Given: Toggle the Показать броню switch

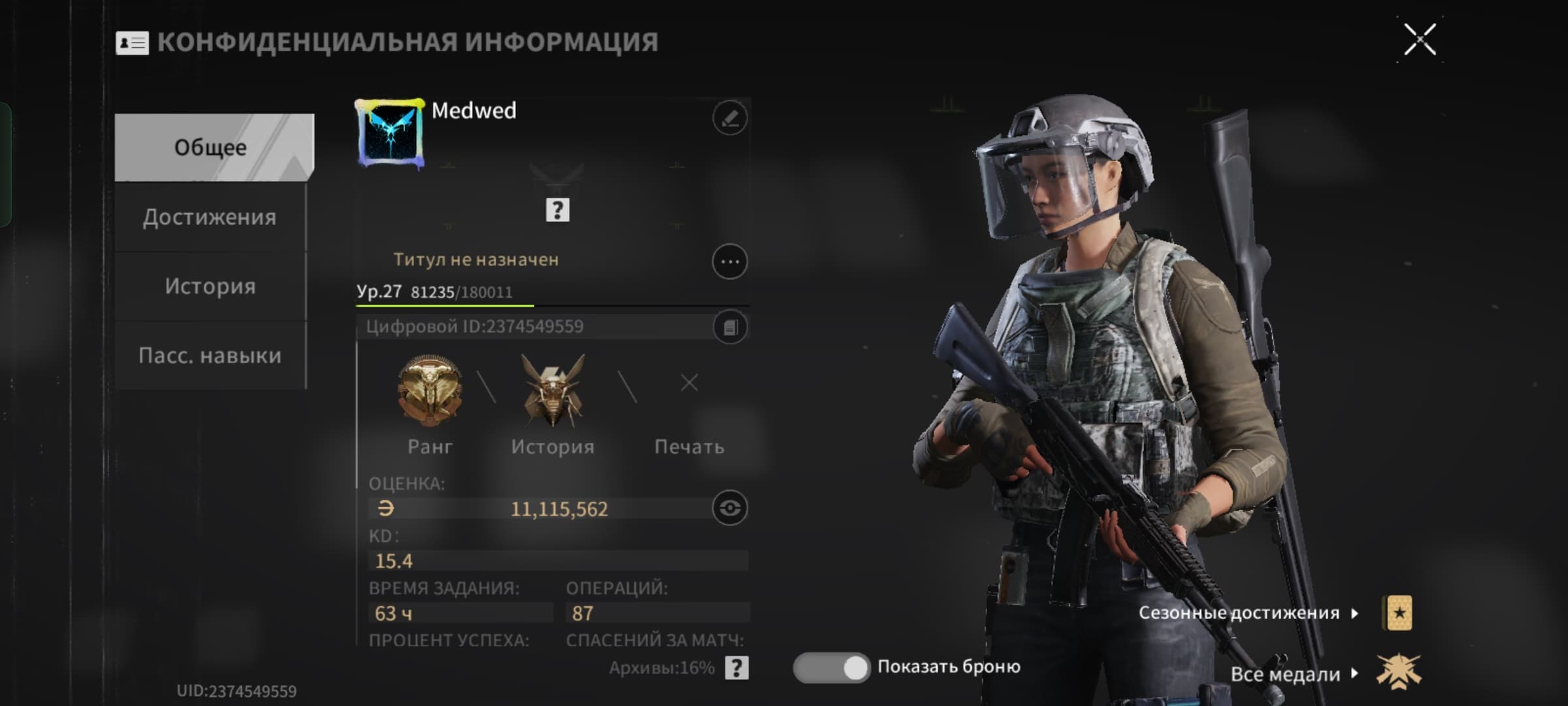Looking at the screenshot, I should 831,667.
